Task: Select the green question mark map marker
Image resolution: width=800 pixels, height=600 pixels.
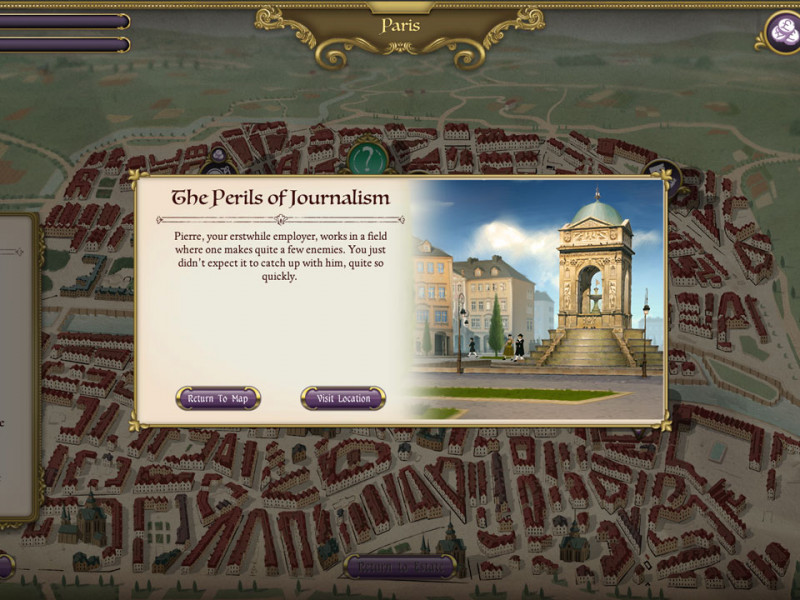Action: tap(368, 157)
